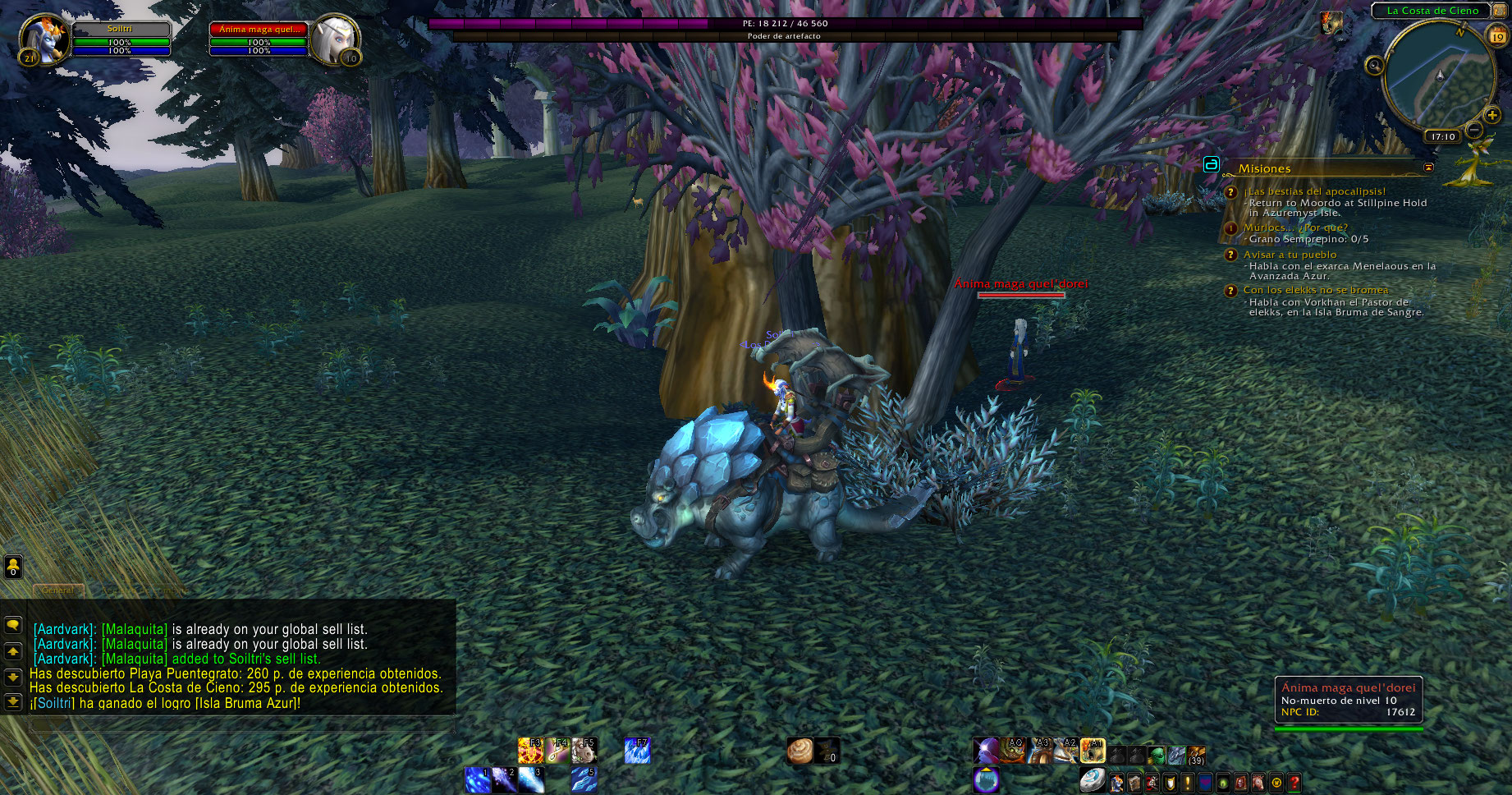
Task: Eat the cinnamon roll food item
Action: (x=800, y=751)
